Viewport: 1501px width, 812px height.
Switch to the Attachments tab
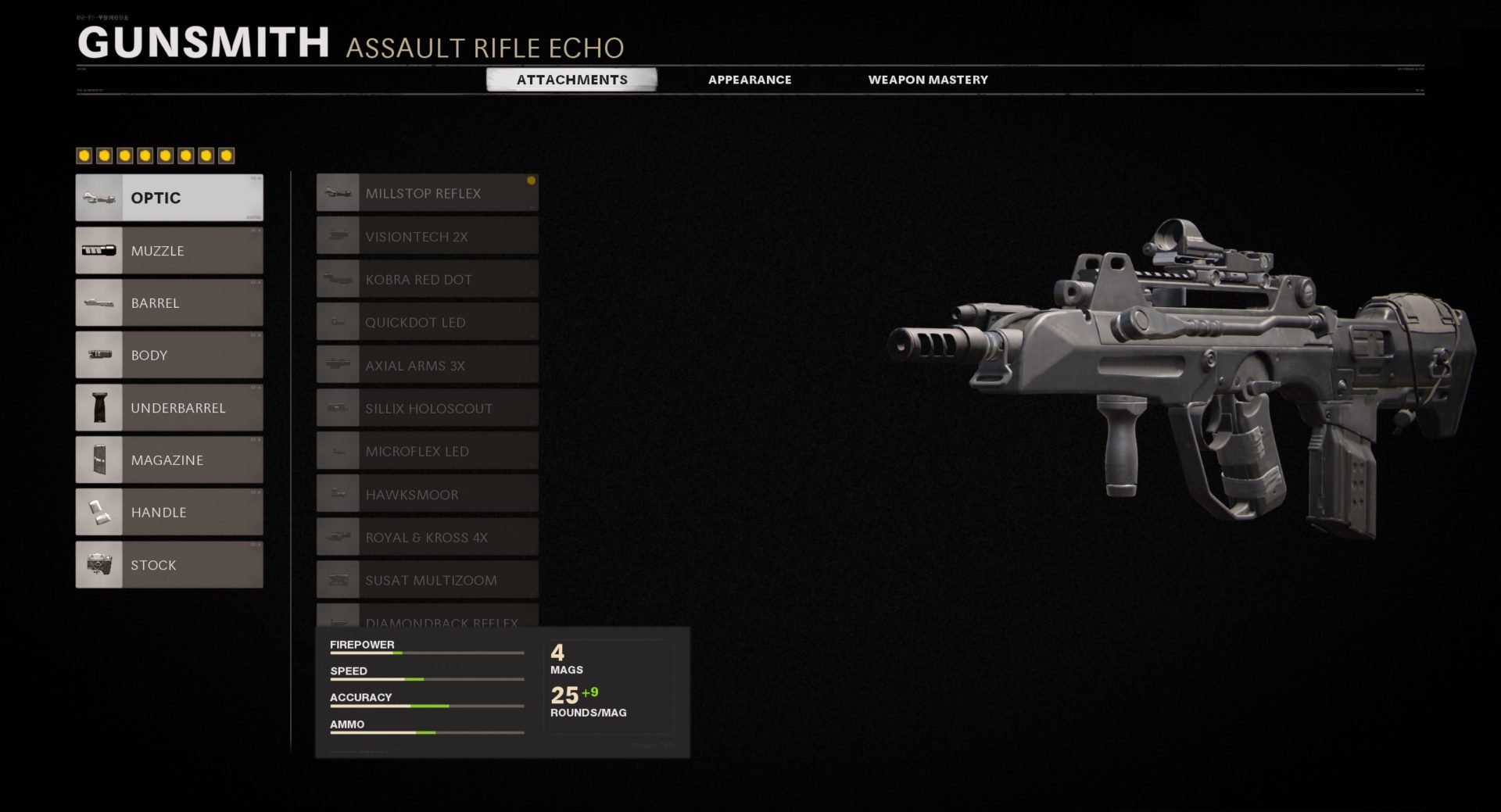571,80
